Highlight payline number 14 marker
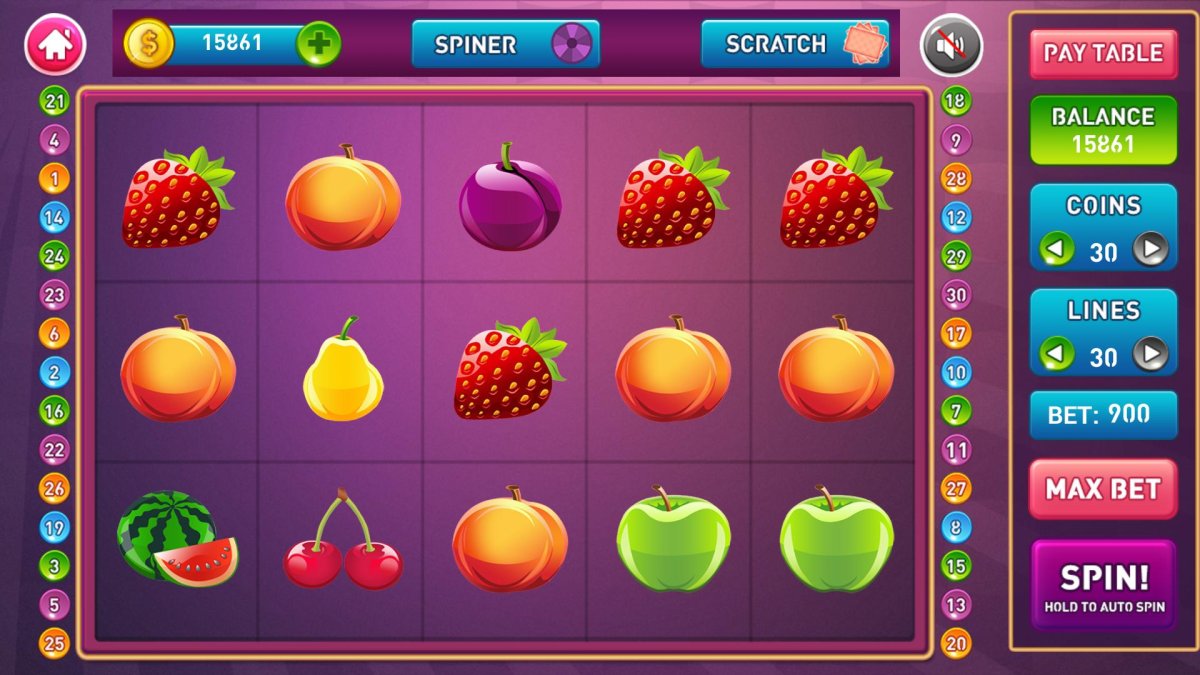This screenshot has height=675, width=1200. (54, 217)
